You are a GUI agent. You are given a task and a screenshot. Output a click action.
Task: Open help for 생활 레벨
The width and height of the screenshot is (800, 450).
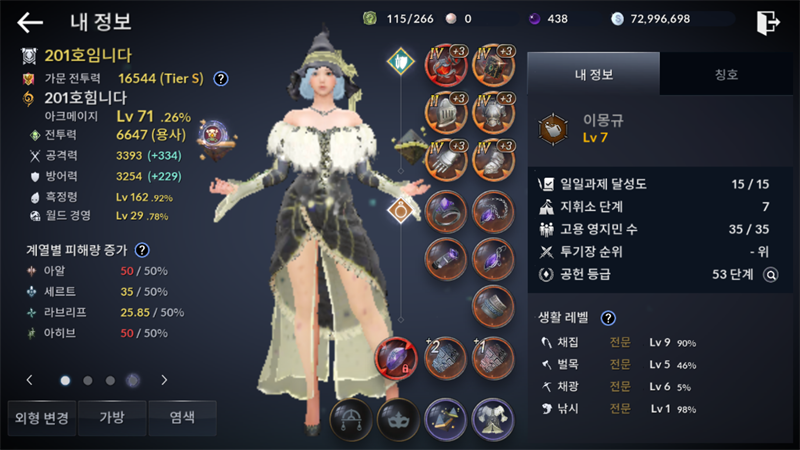(x=607, y=318)
